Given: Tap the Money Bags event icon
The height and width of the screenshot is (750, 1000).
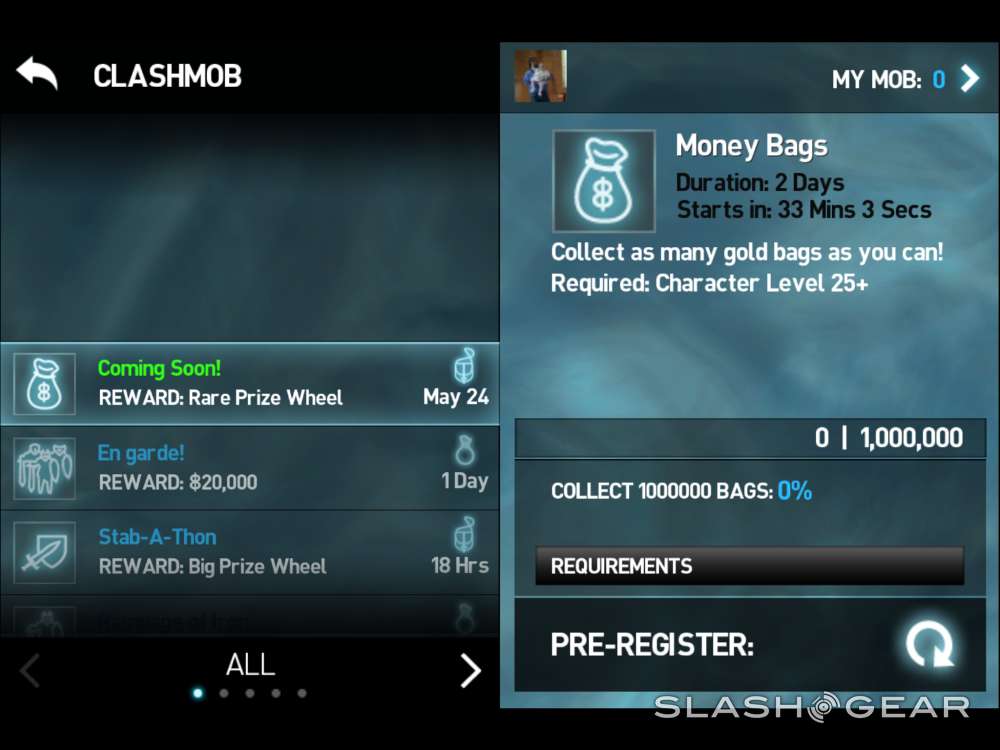Looking at the screenshot, I should pyautogui.click(x=603, y=181).
